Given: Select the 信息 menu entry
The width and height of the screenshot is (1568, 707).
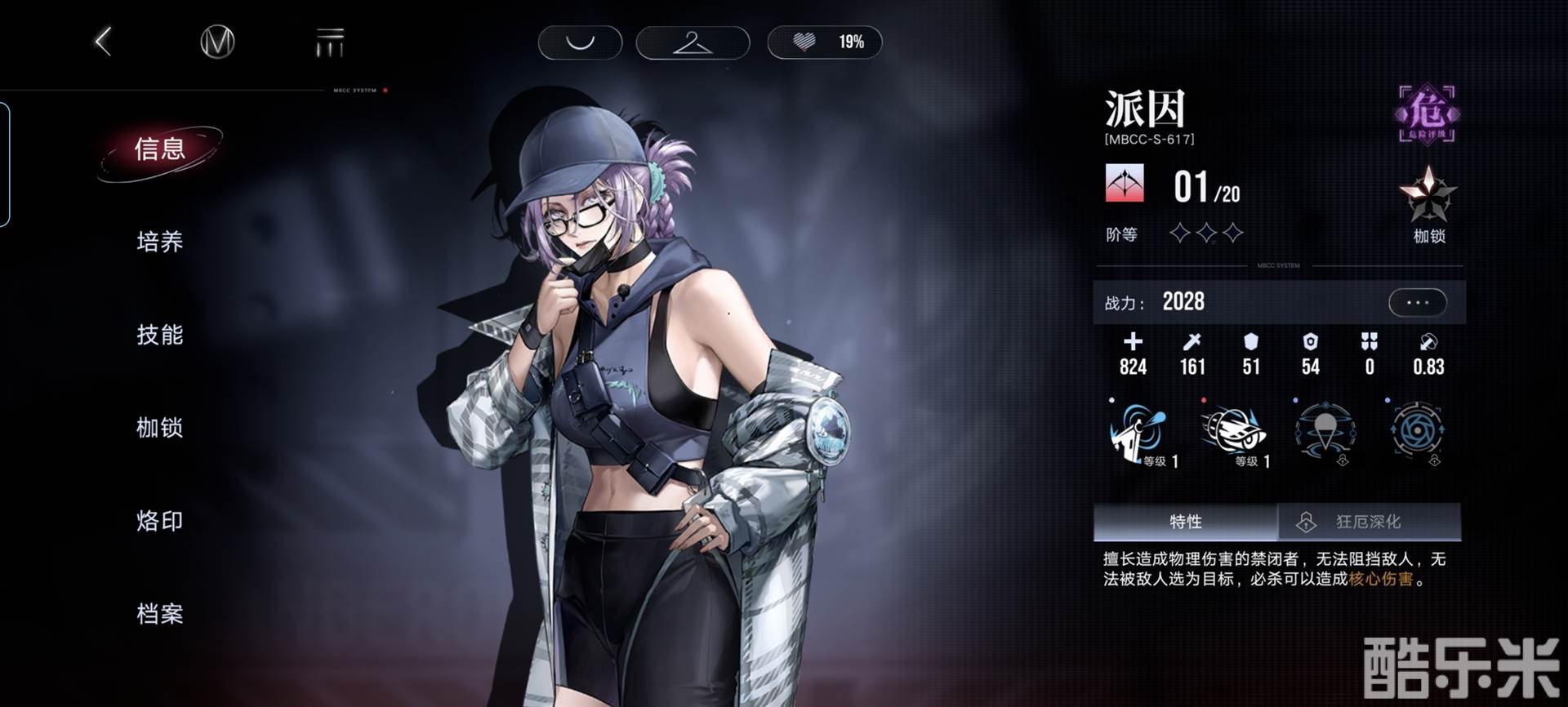Looking at the screenshot, I should [x=160, y=149].
